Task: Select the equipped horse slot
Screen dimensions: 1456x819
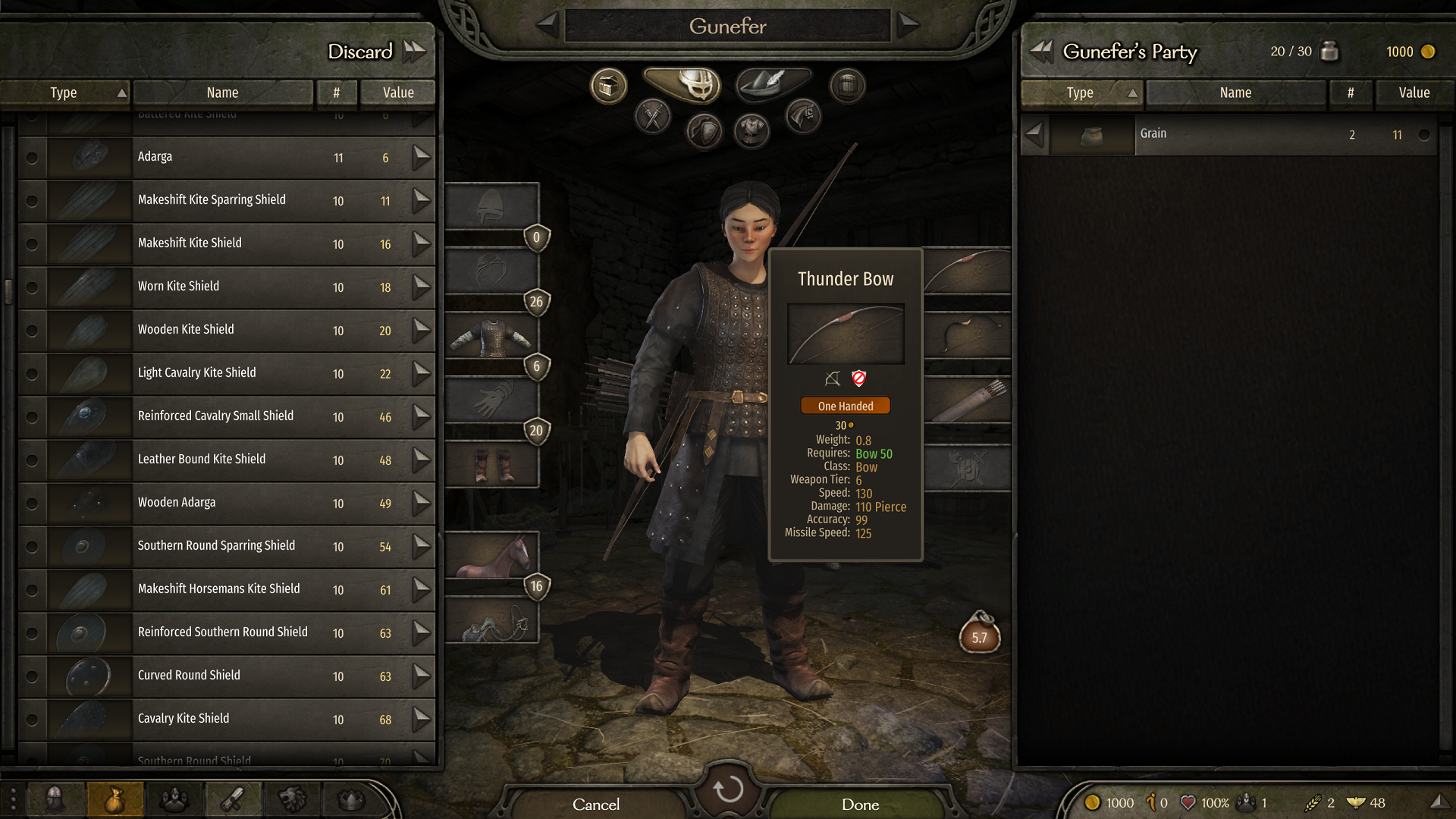Action: pos(492,555)
